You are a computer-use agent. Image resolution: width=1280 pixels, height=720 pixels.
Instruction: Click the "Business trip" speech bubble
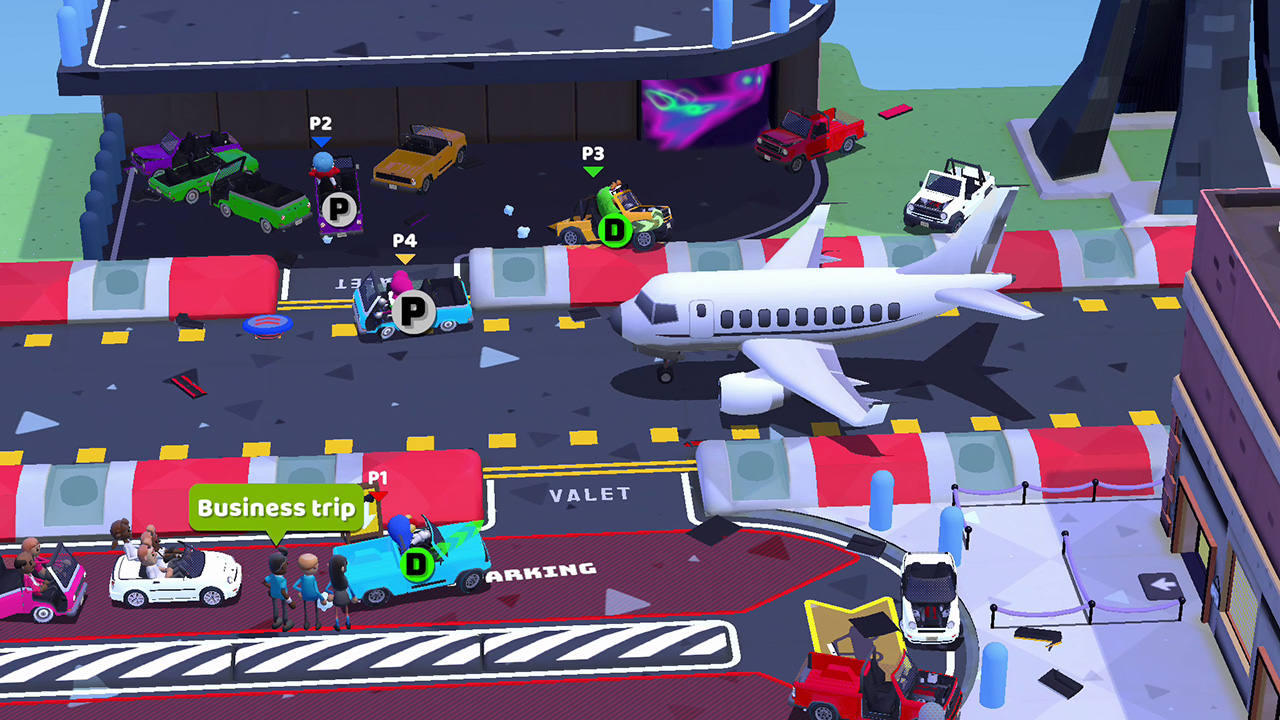[x=276, y=507]
